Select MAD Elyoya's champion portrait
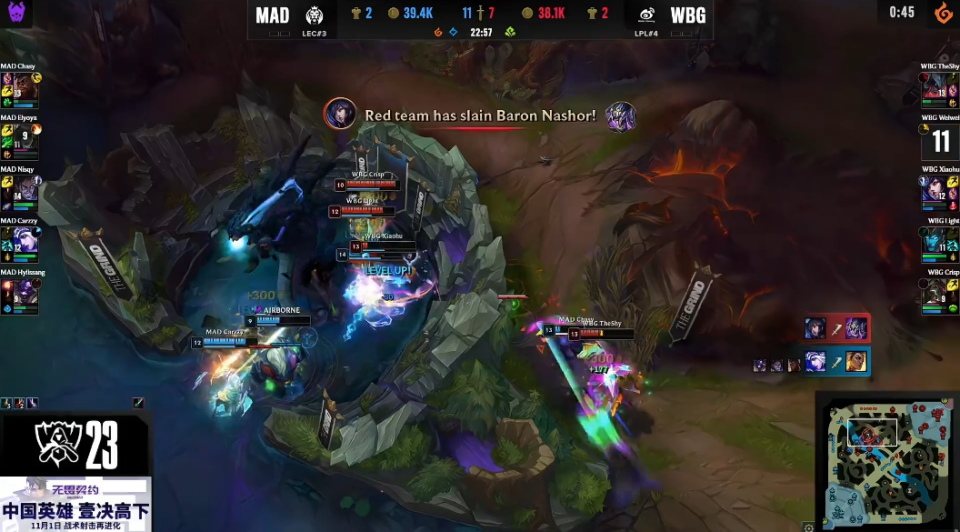960x532 pixels. tap(25, 138)
